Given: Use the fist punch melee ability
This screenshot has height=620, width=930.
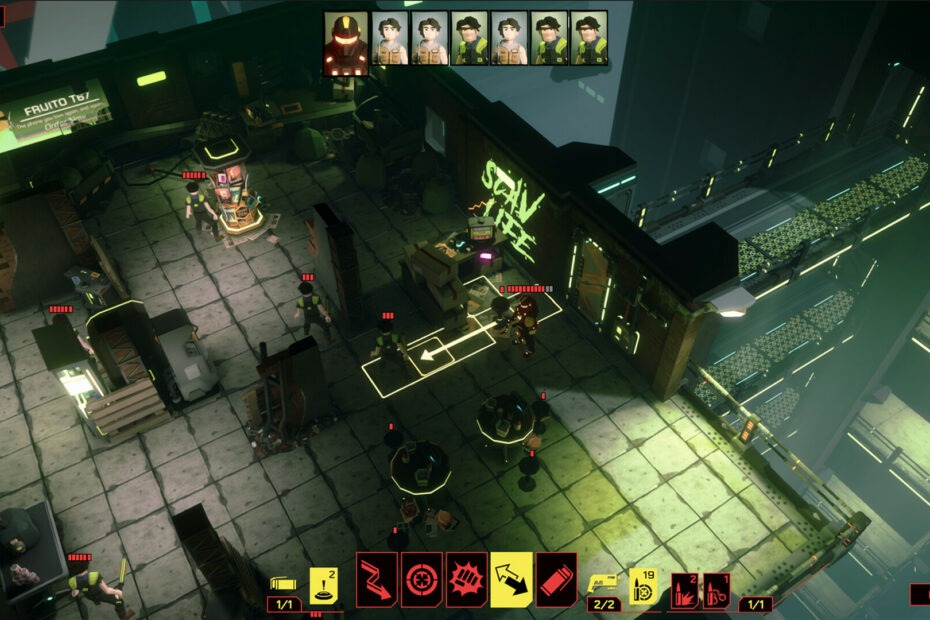Looking at the screenshot, I should 467,580.
